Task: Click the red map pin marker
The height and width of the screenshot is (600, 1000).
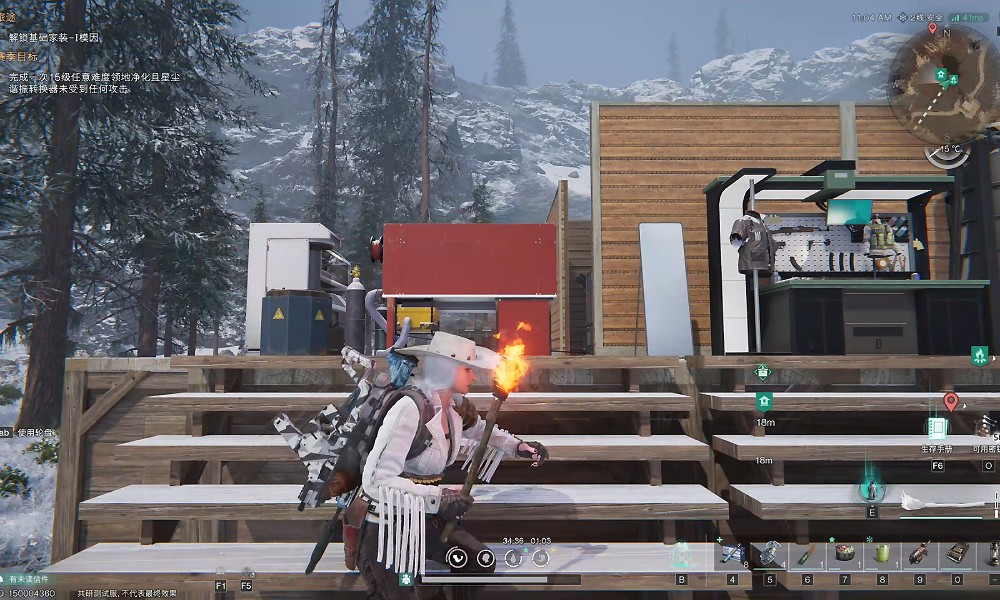Action: (x=950, y=402)
